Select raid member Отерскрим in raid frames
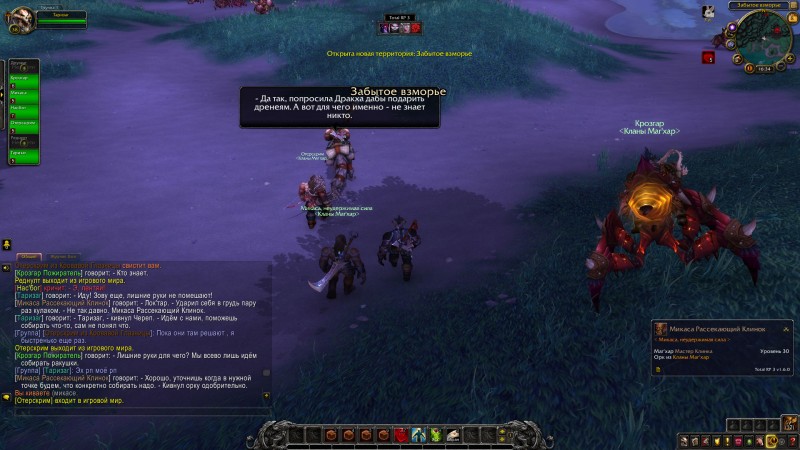Image resolution: width=800 pixels, height=450 pixels. [22, 123]
